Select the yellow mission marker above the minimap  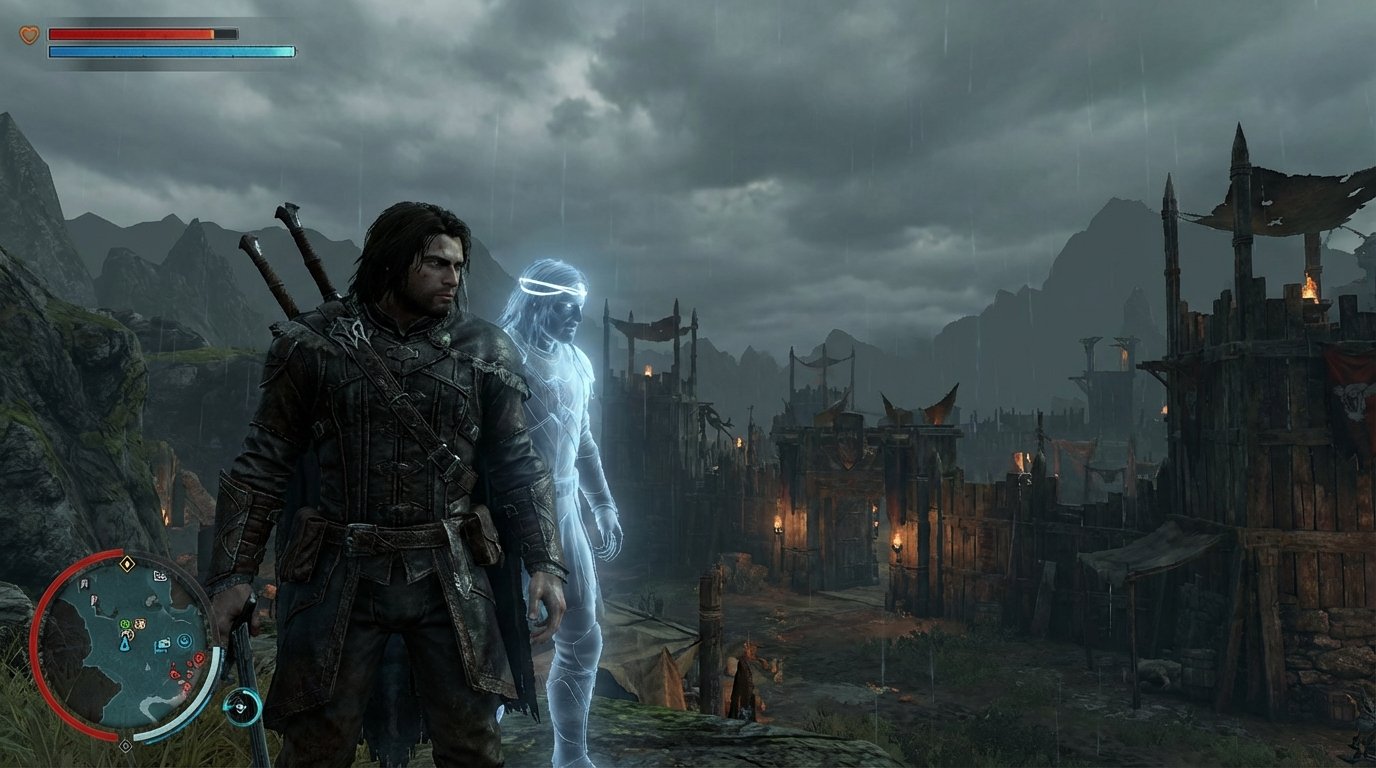(x=126, y=562)
